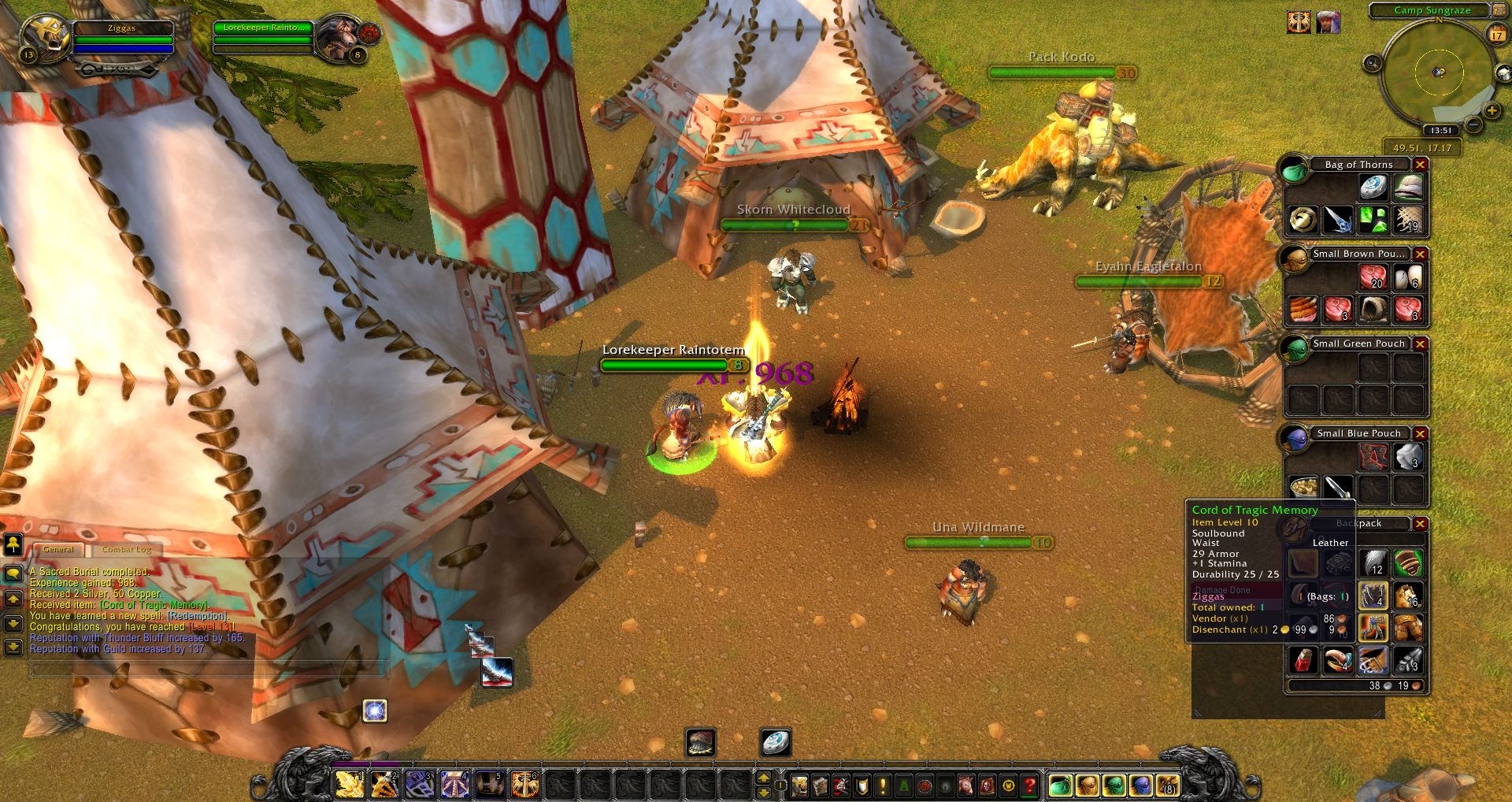Switch to the Combat Log chat tab

126,549
